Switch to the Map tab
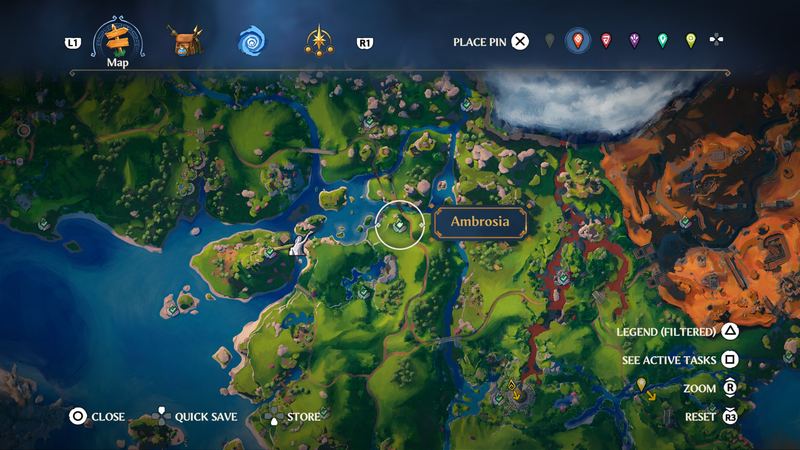This screenshot has height=450, width=800. (118, 41)
